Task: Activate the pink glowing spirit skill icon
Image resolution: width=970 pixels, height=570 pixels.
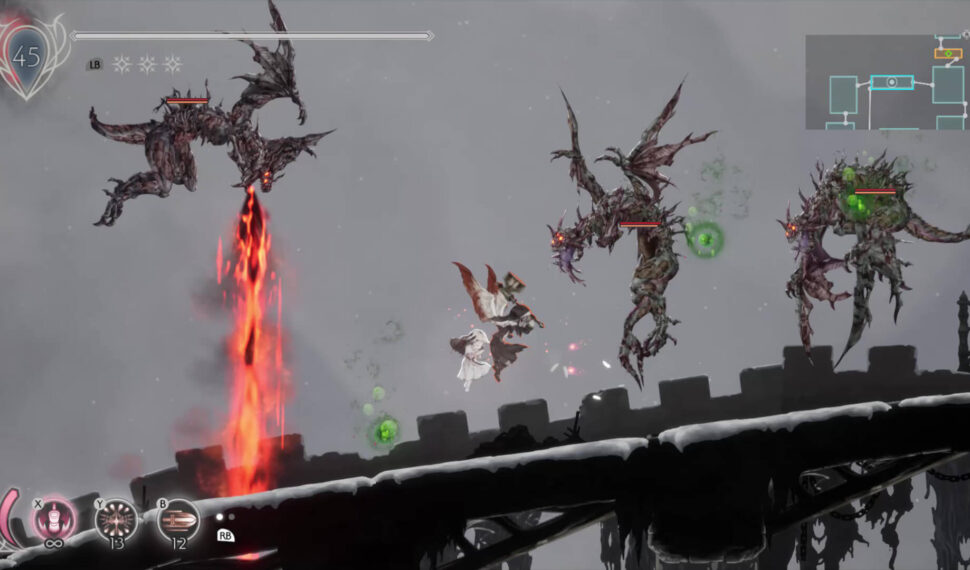Action: point(51,520)
